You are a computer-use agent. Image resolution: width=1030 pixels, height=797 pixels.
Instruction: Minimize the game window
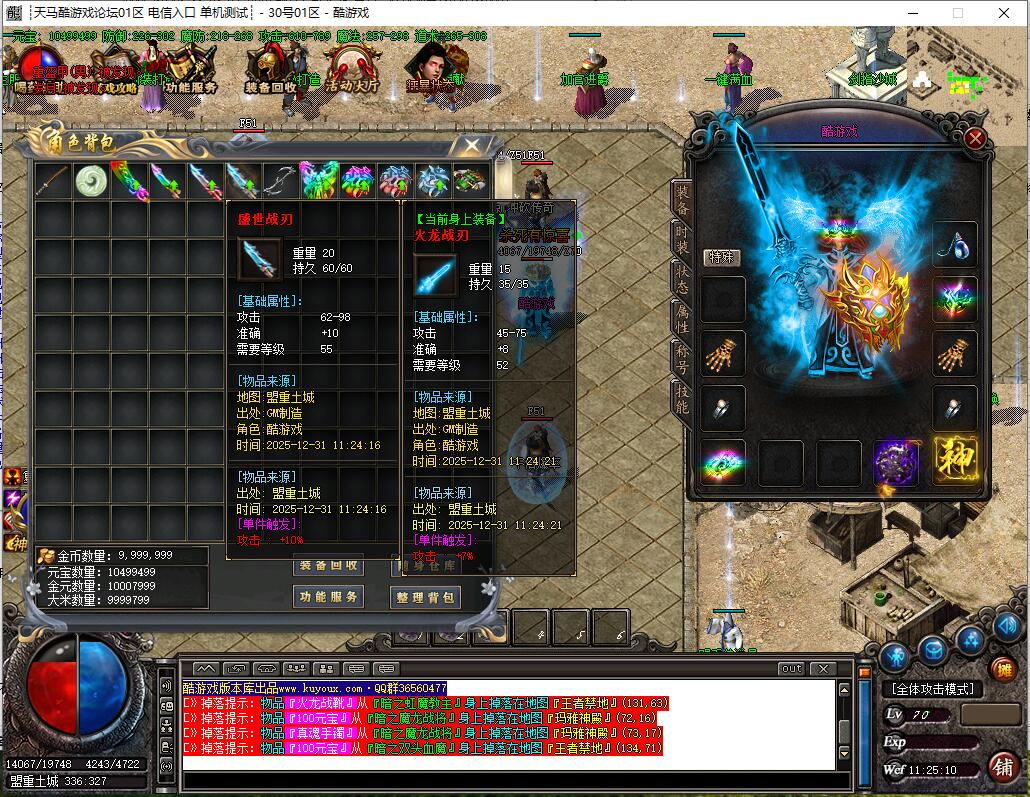pos(910,13)
